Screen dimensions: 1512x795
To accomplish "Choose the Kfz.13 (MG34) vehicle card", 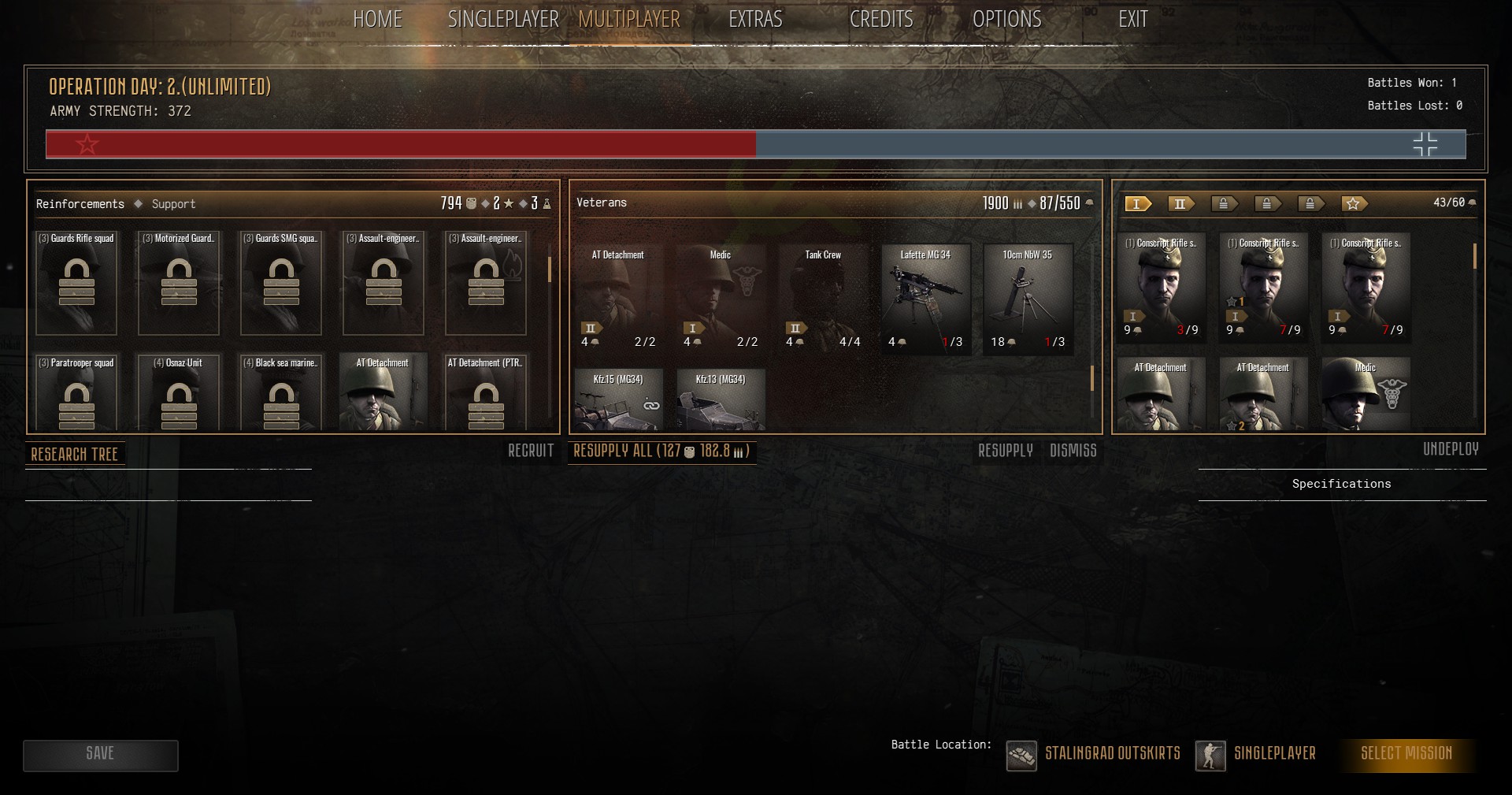I will click(721, 399).
